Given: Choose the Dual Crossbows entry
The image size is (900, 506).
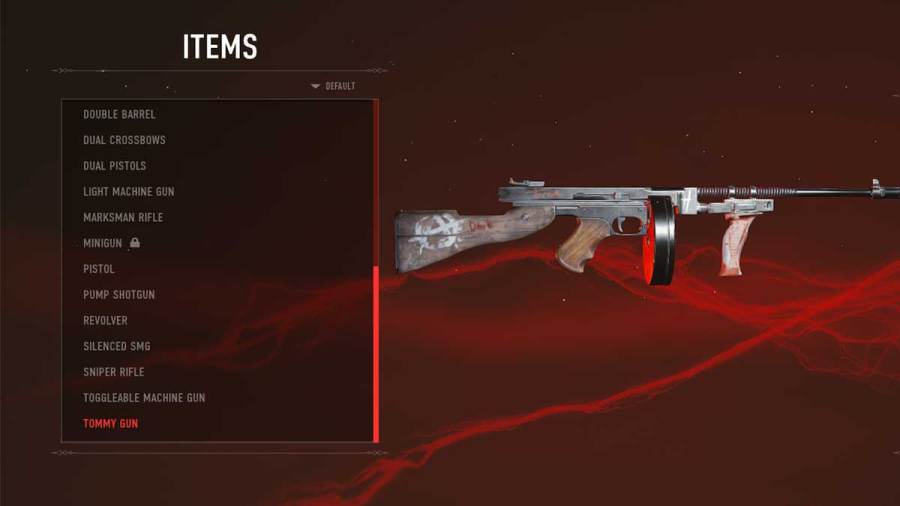Looking at the screenshot, I should [124, 140].
